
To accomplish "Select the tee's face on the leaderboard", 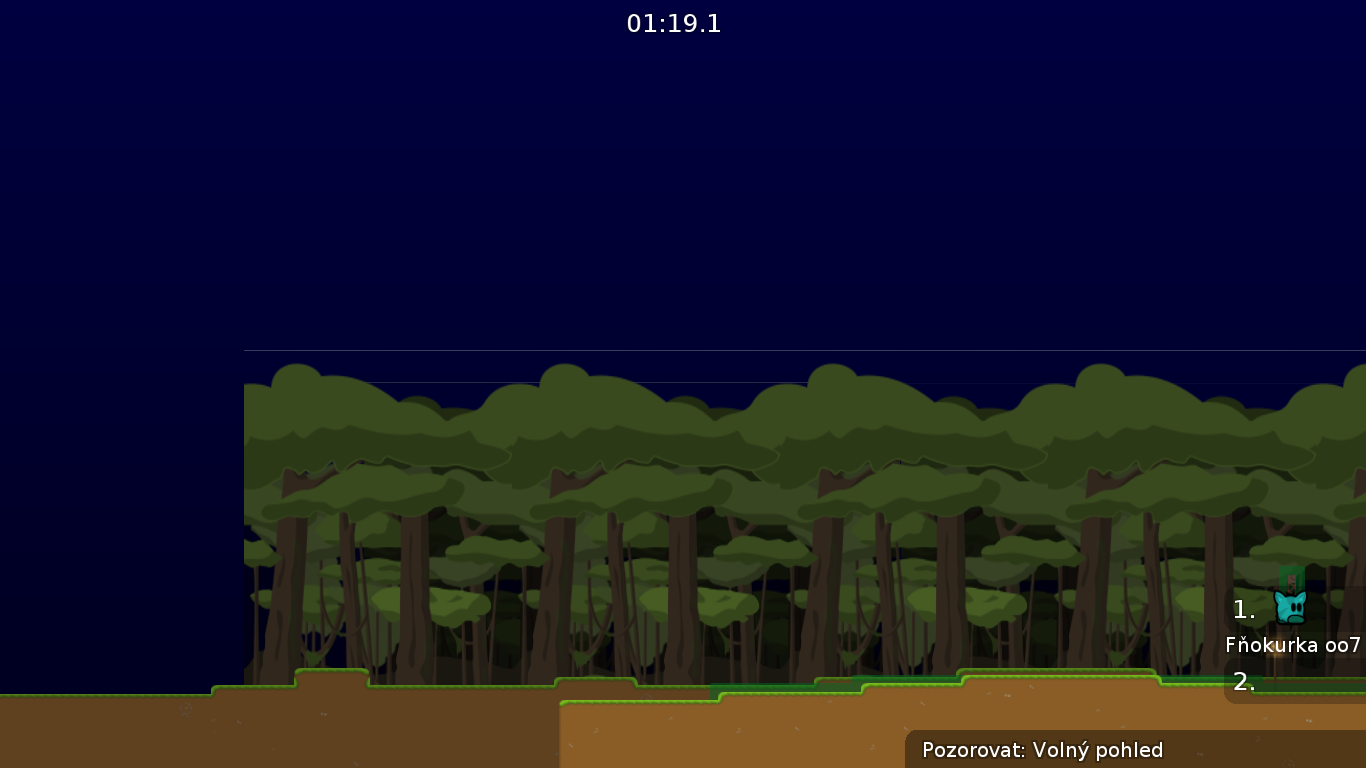I will 1290,612.
